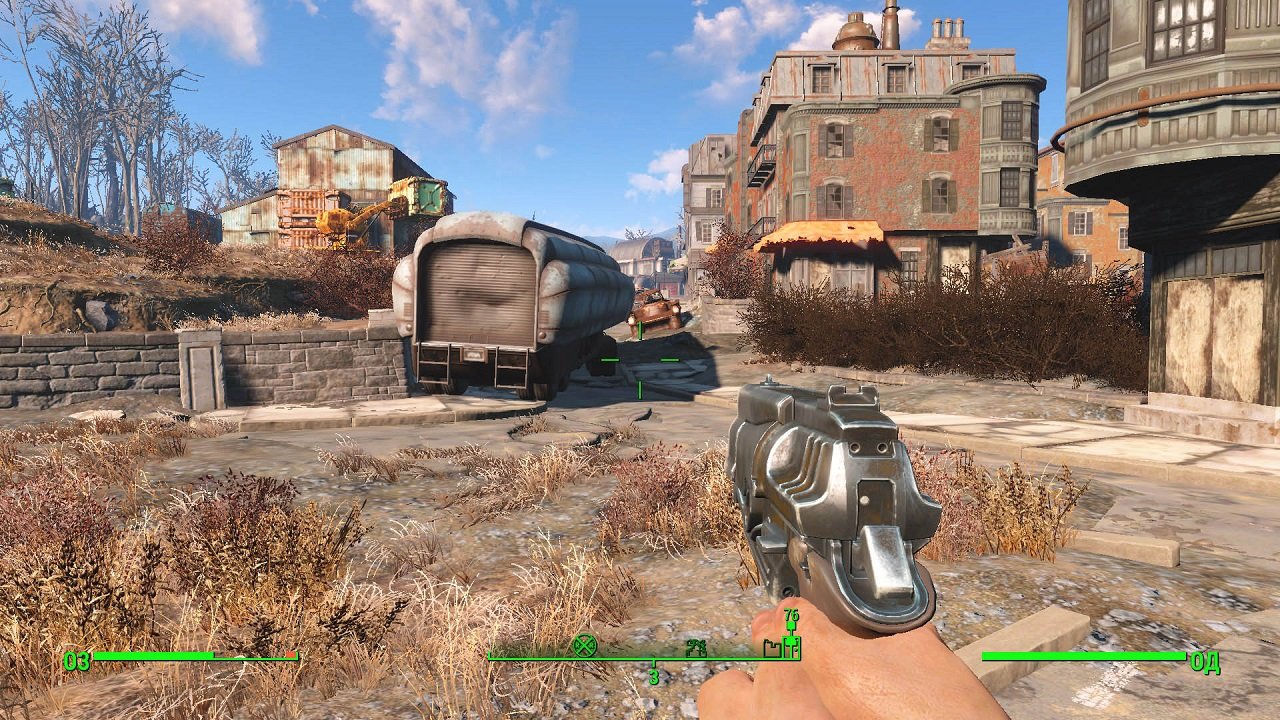Select the ammo type icon near the counter
The width and height of the screenshot is (1280, 720).
791,628
